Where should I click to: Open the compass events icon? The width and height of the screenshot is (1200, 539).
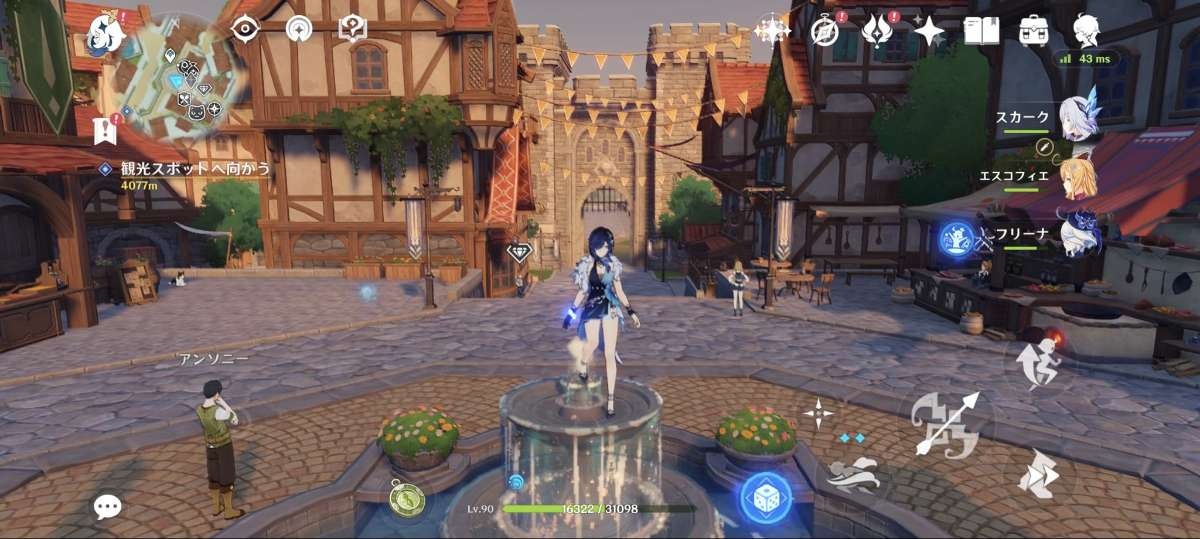(824, 31)
